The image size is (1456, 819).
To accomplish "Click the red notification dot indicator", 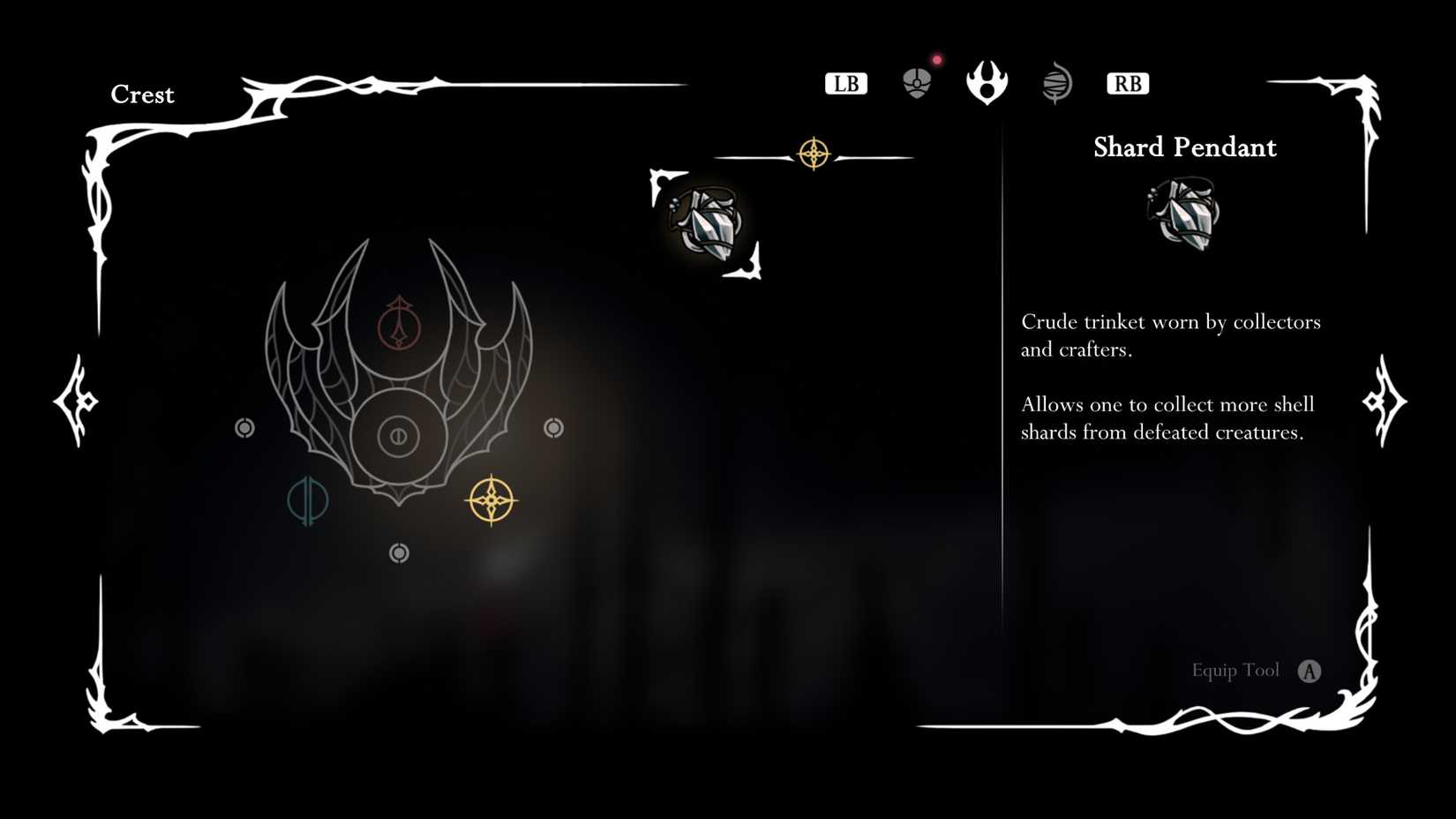I will tap(937, 59).
